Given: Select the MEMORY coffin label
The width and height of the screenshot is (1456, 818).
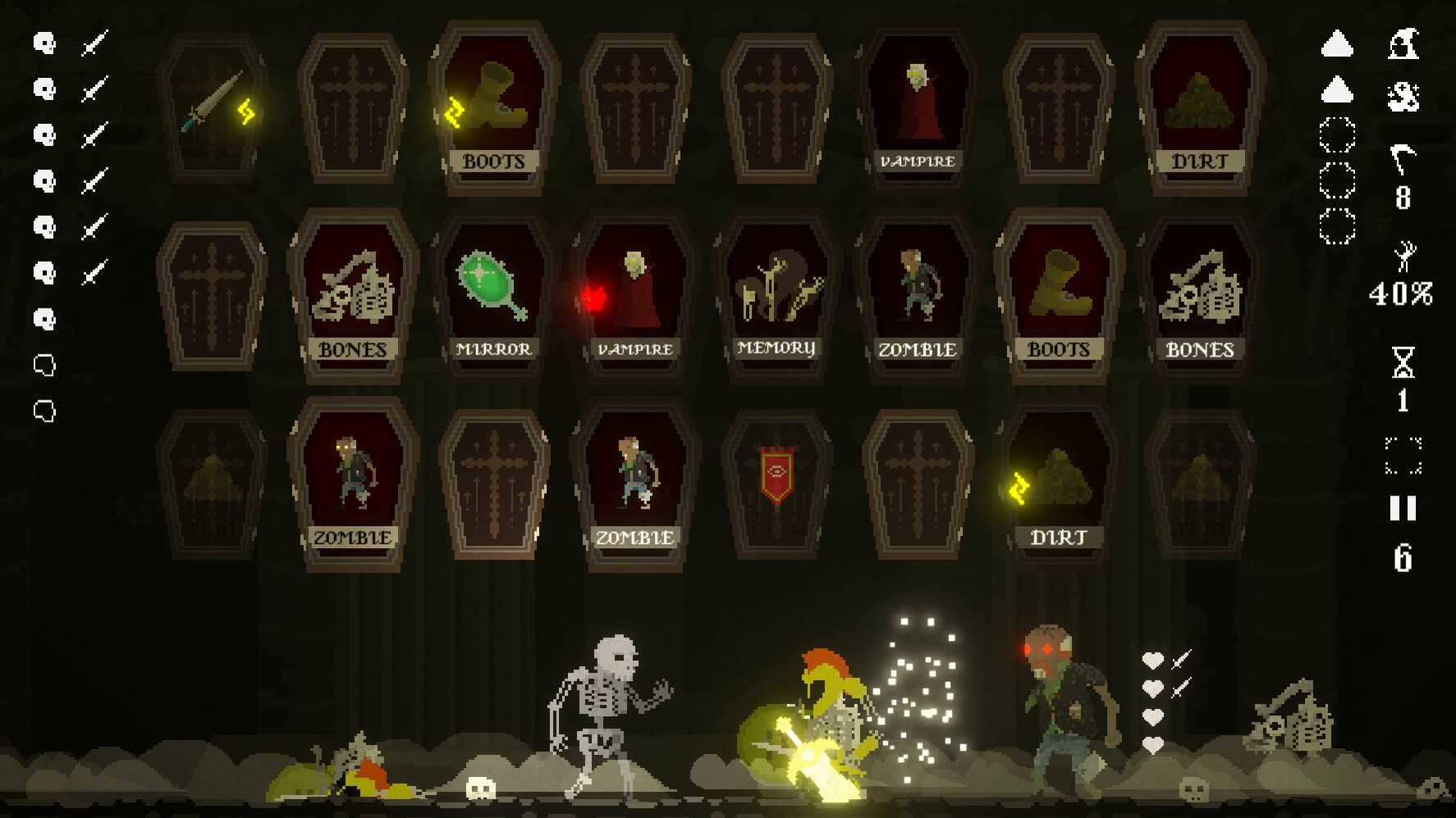Looking at the screenshot, I should (776, 349).
